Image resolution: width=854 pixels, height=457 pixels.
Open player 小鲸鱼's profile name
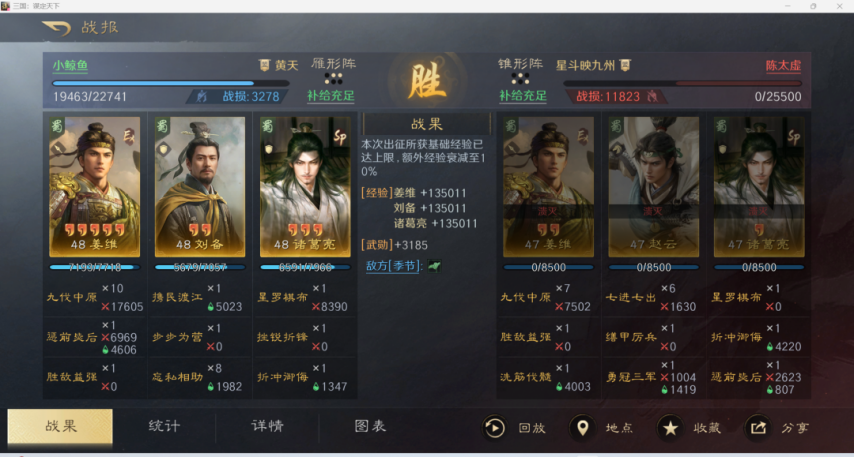tap(70, 66)
